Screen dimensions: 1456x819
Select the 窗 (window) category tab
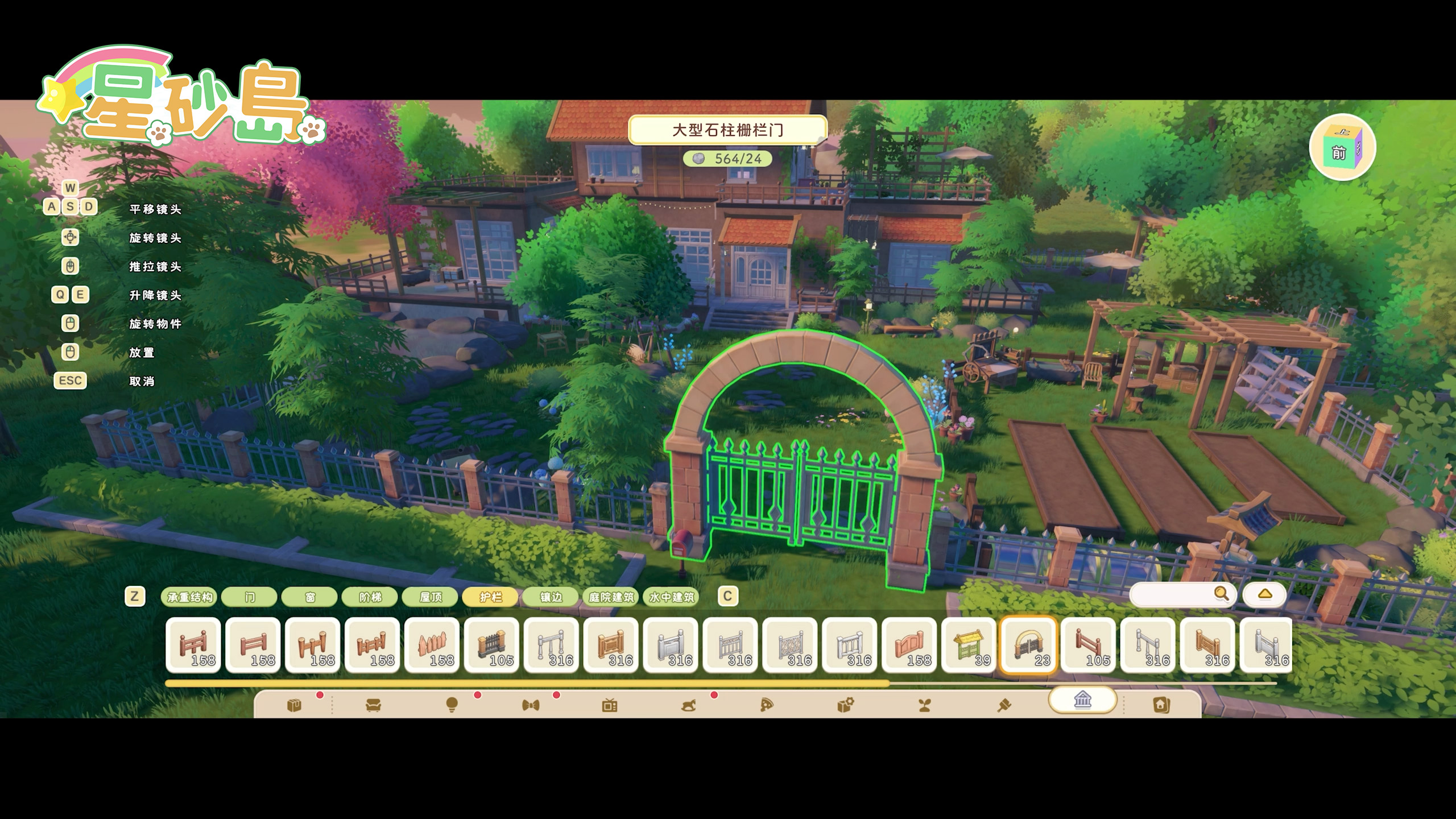tap(310, 597)
